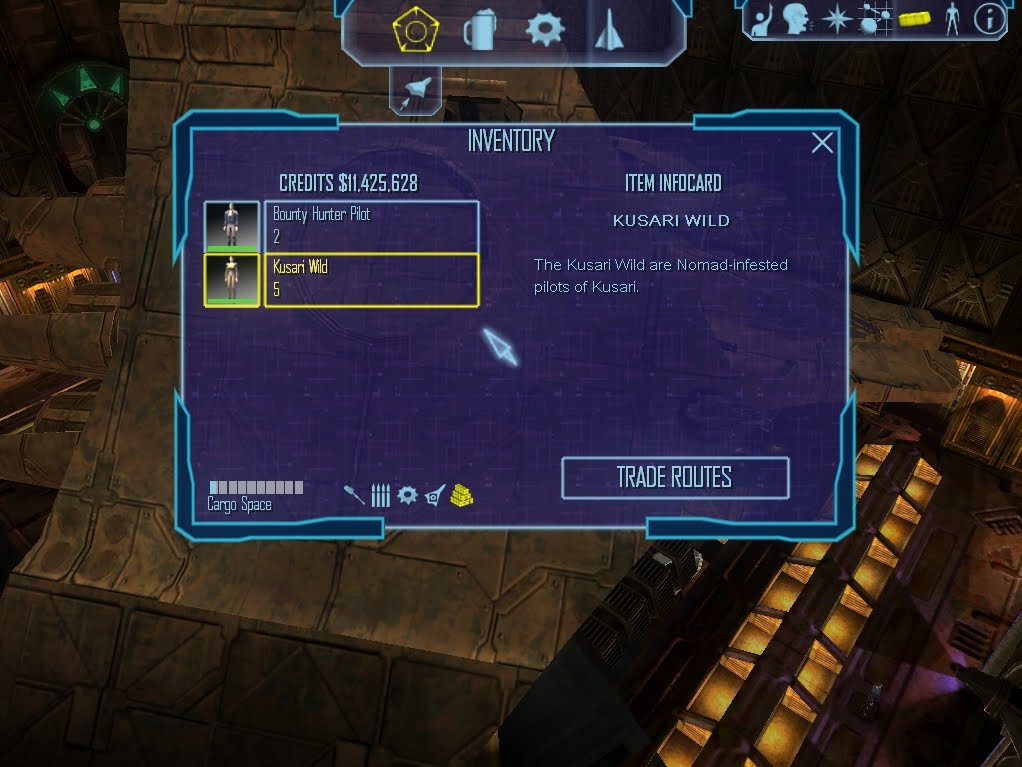Open the navigation map grid icon
This screenshot has width=1022, height=767.
point(872,19)
